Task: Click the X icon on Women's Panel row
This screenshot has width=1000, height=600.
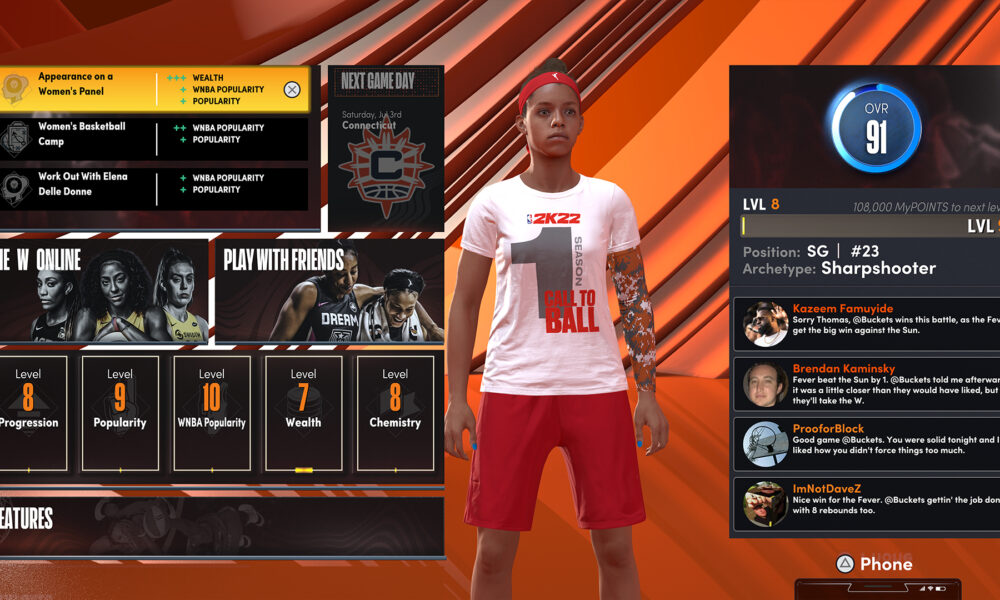Action: tap(292, 89)
